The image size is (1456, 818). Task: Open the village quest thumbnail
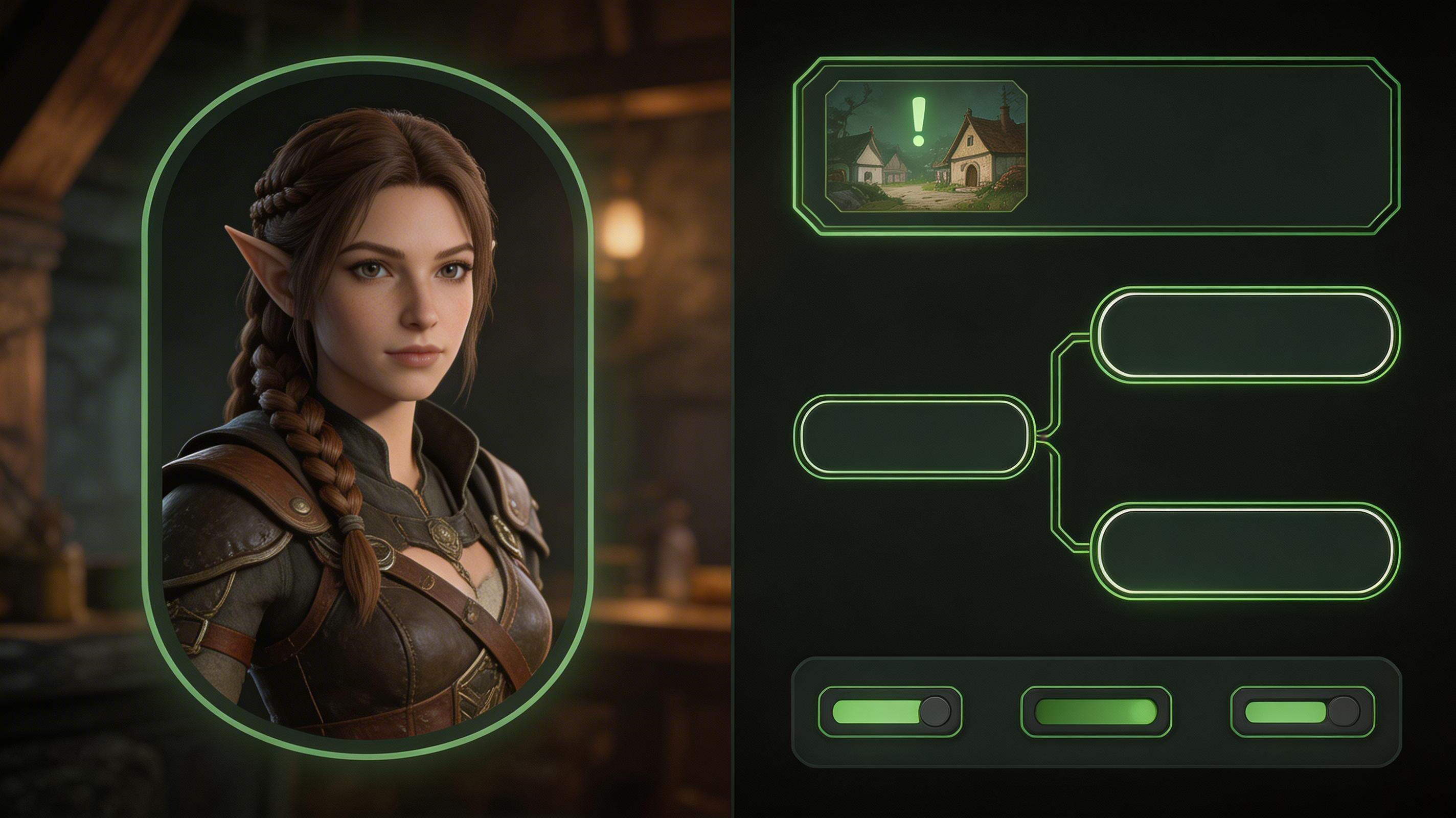coord(926,146)
